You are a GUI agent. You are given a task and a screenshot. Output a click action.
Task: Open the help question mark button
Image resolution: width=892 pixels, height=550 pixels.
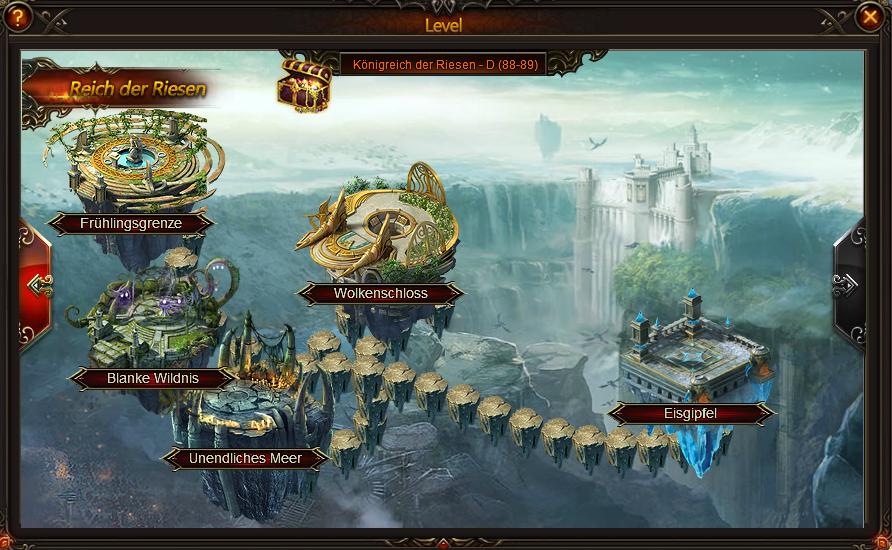[17, 17]
